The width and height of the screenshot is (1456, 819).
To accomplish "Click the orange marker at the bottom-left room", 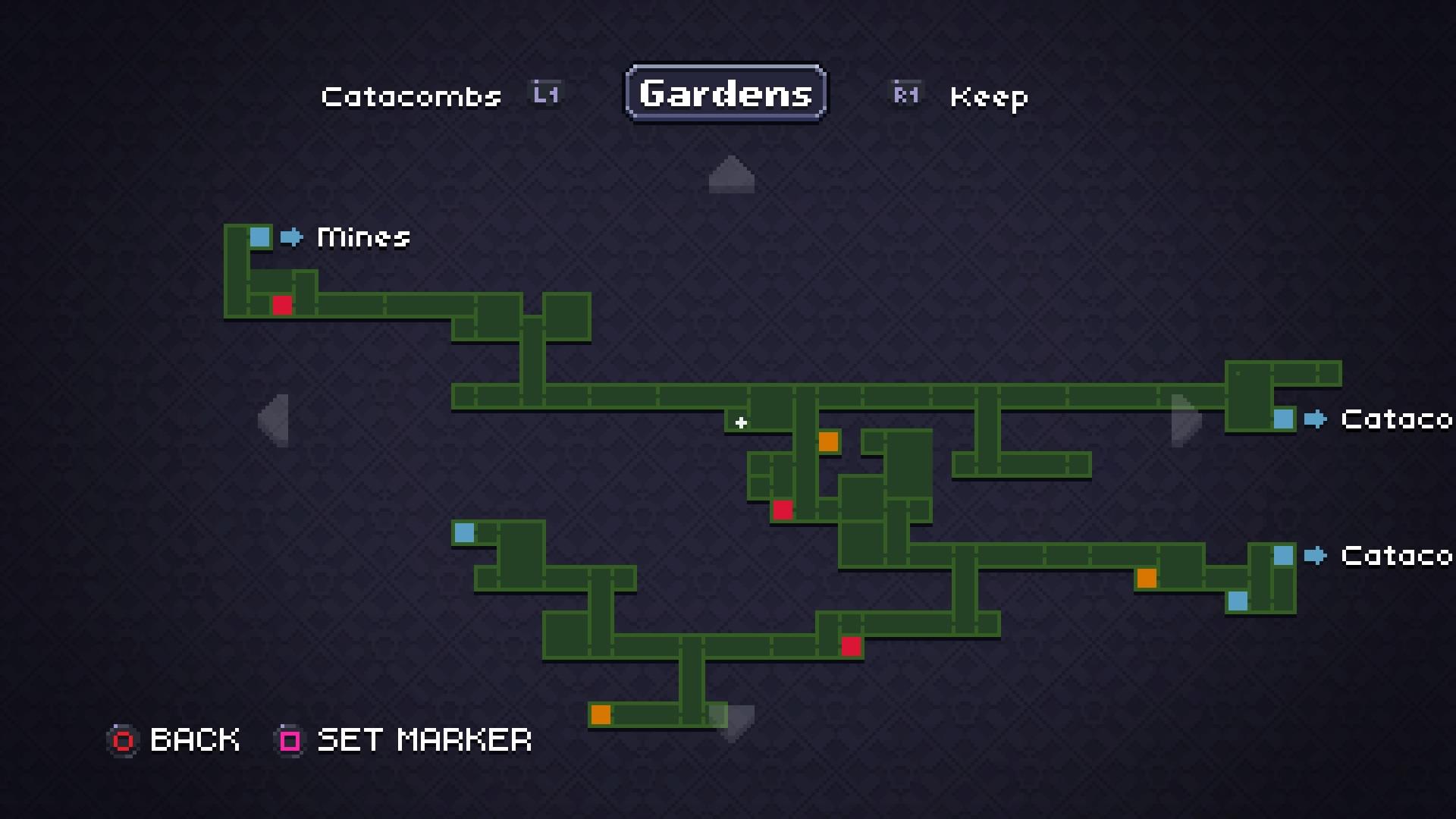I will coord(601,714).
